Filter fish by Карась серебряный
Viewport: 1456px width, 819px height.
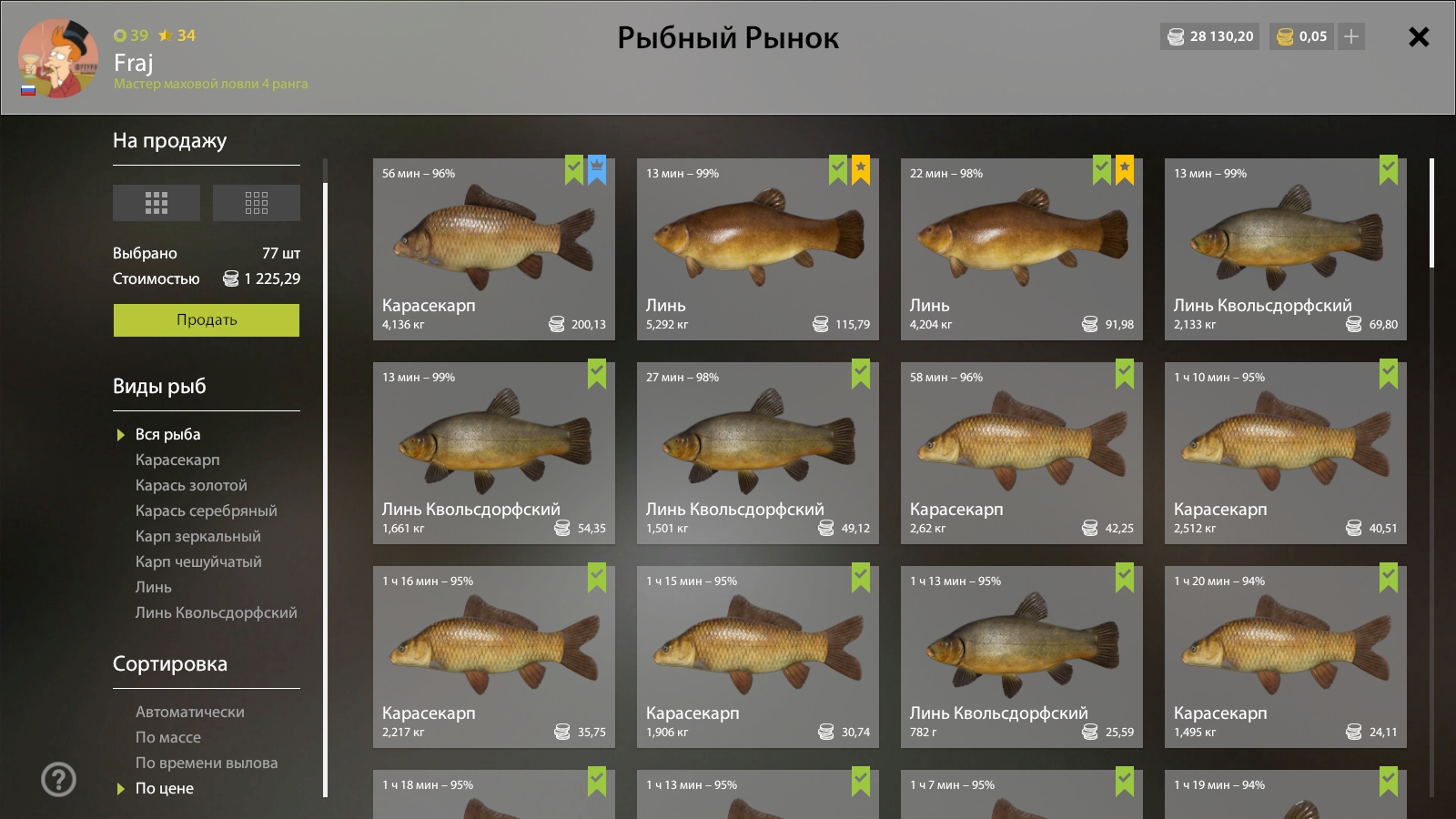point(206,511)
